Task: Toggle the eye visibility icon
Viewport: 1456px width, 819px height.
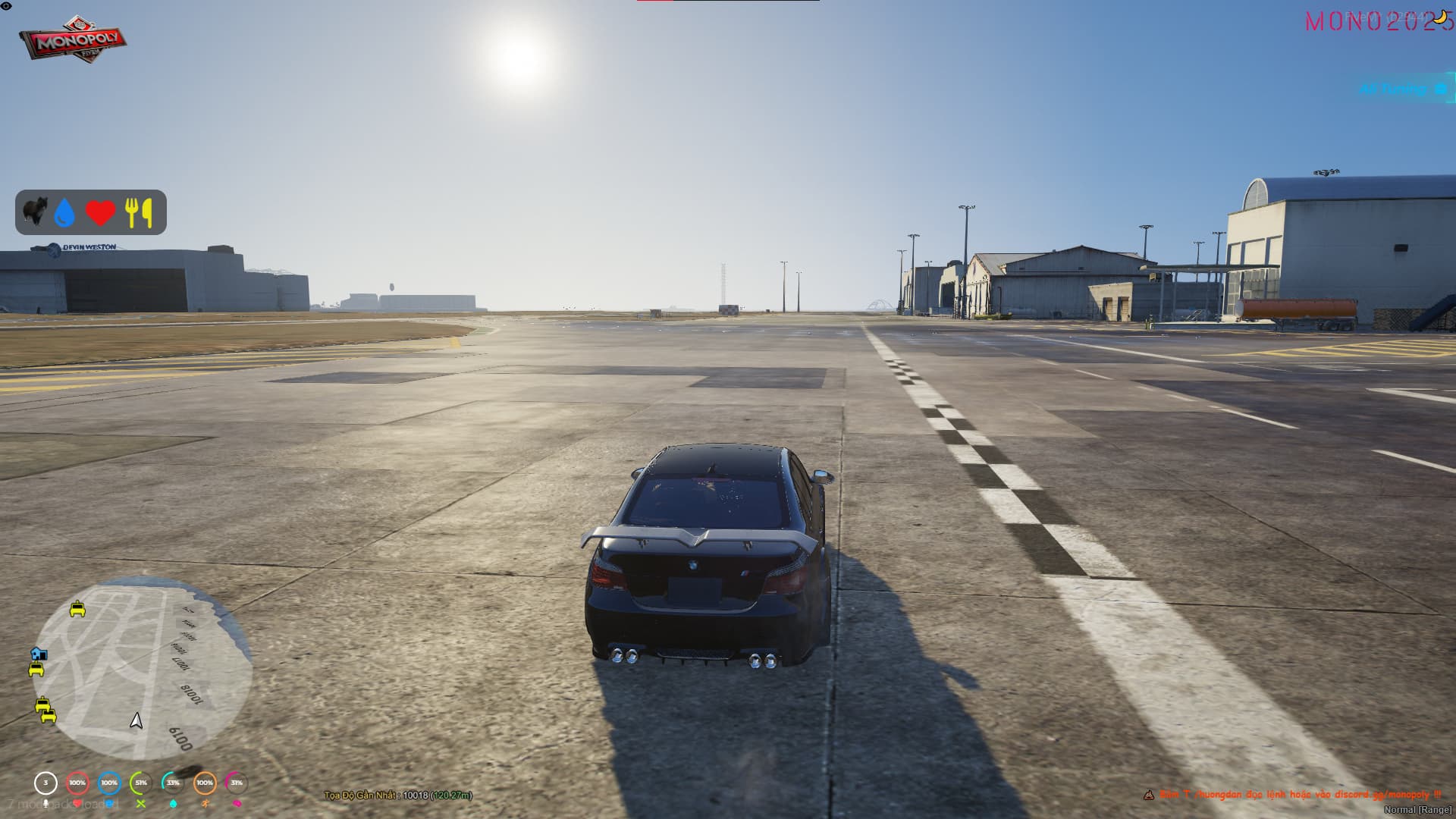Action: pyautogui.click(x=6, y=6)
